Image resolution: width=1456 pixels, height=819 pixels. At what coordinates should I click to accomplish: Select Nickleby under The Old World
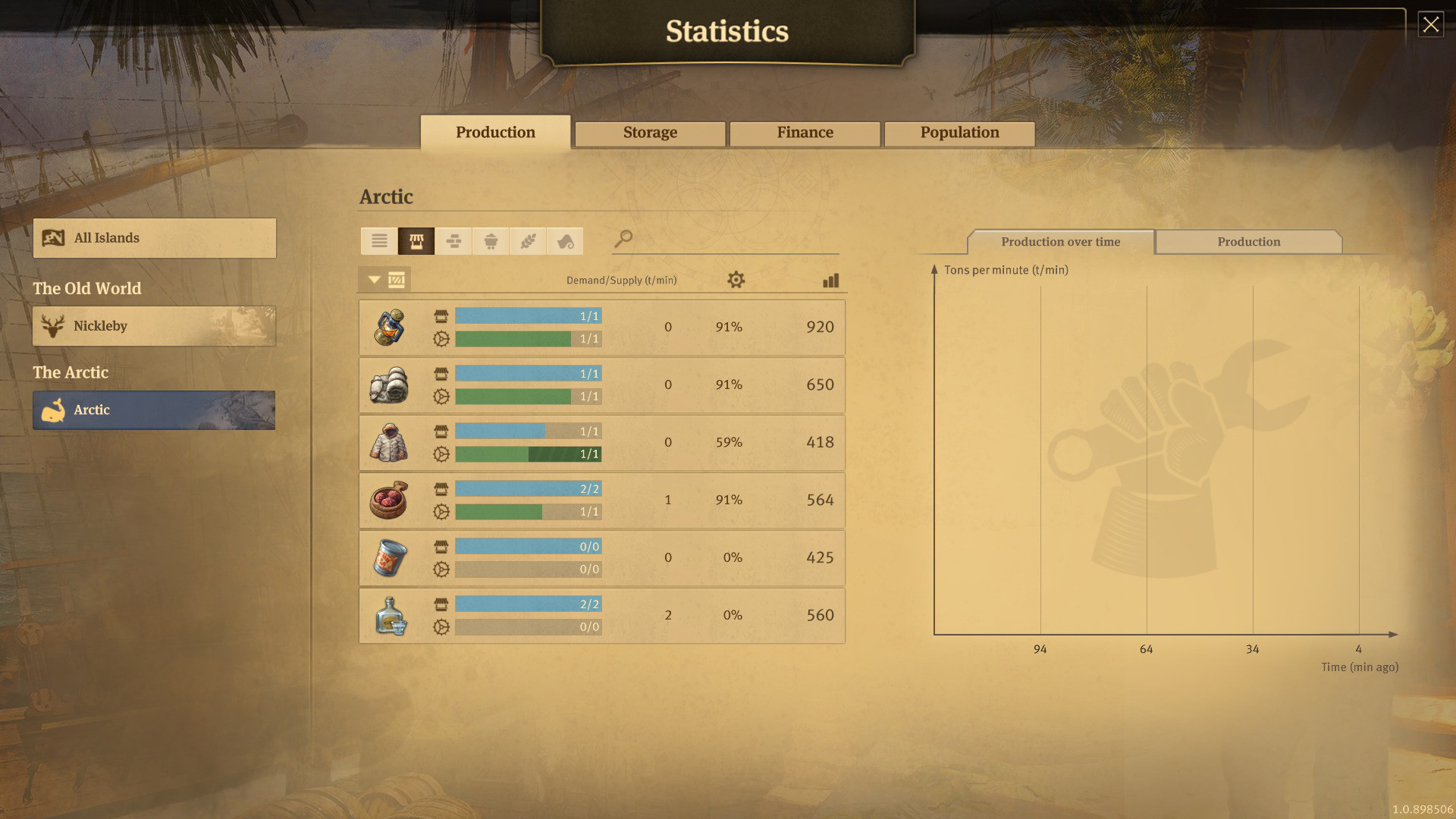153,326
